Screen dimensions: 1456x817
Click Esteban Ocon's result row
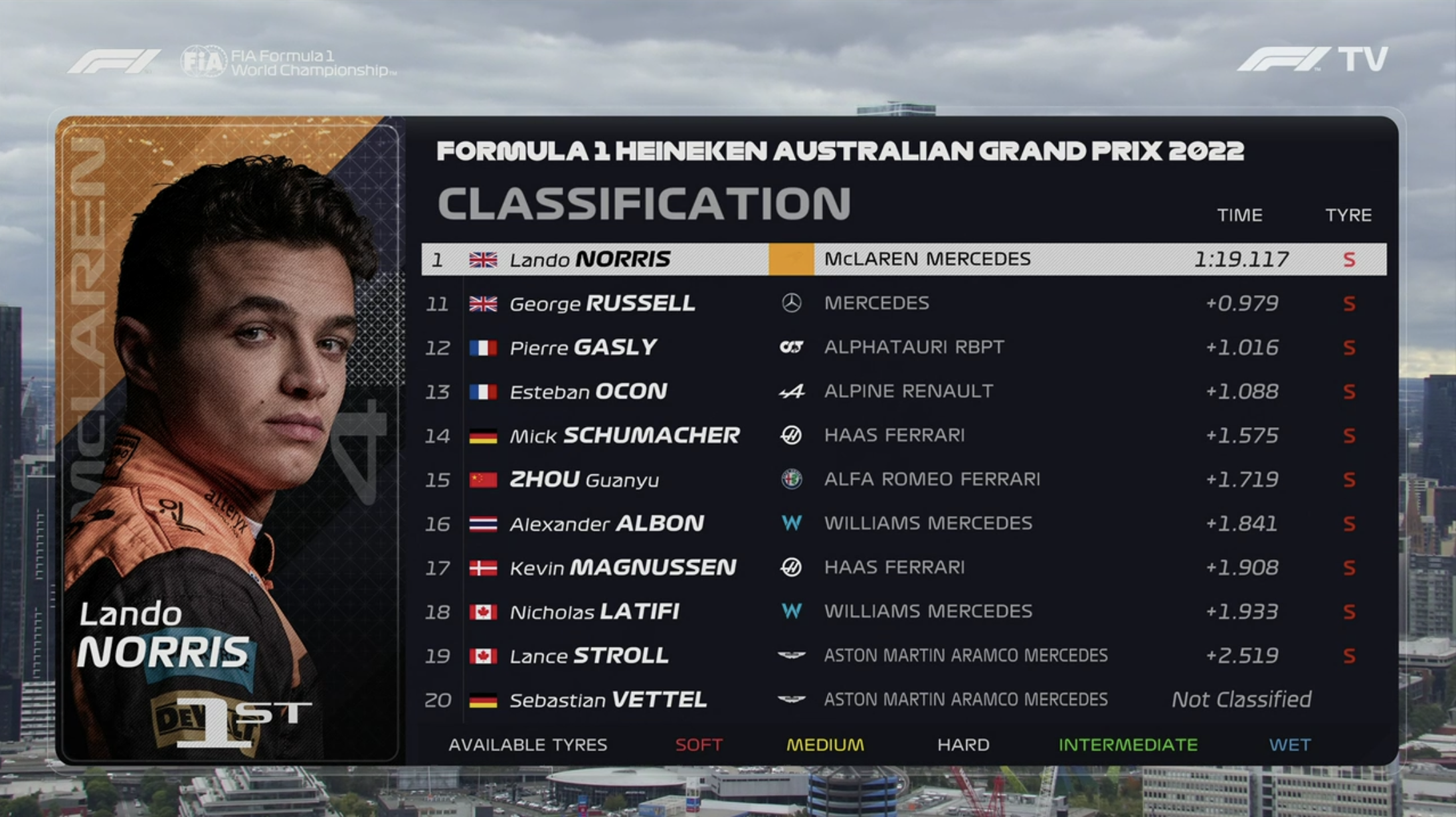pyautogui.click(x=903, y=391)
